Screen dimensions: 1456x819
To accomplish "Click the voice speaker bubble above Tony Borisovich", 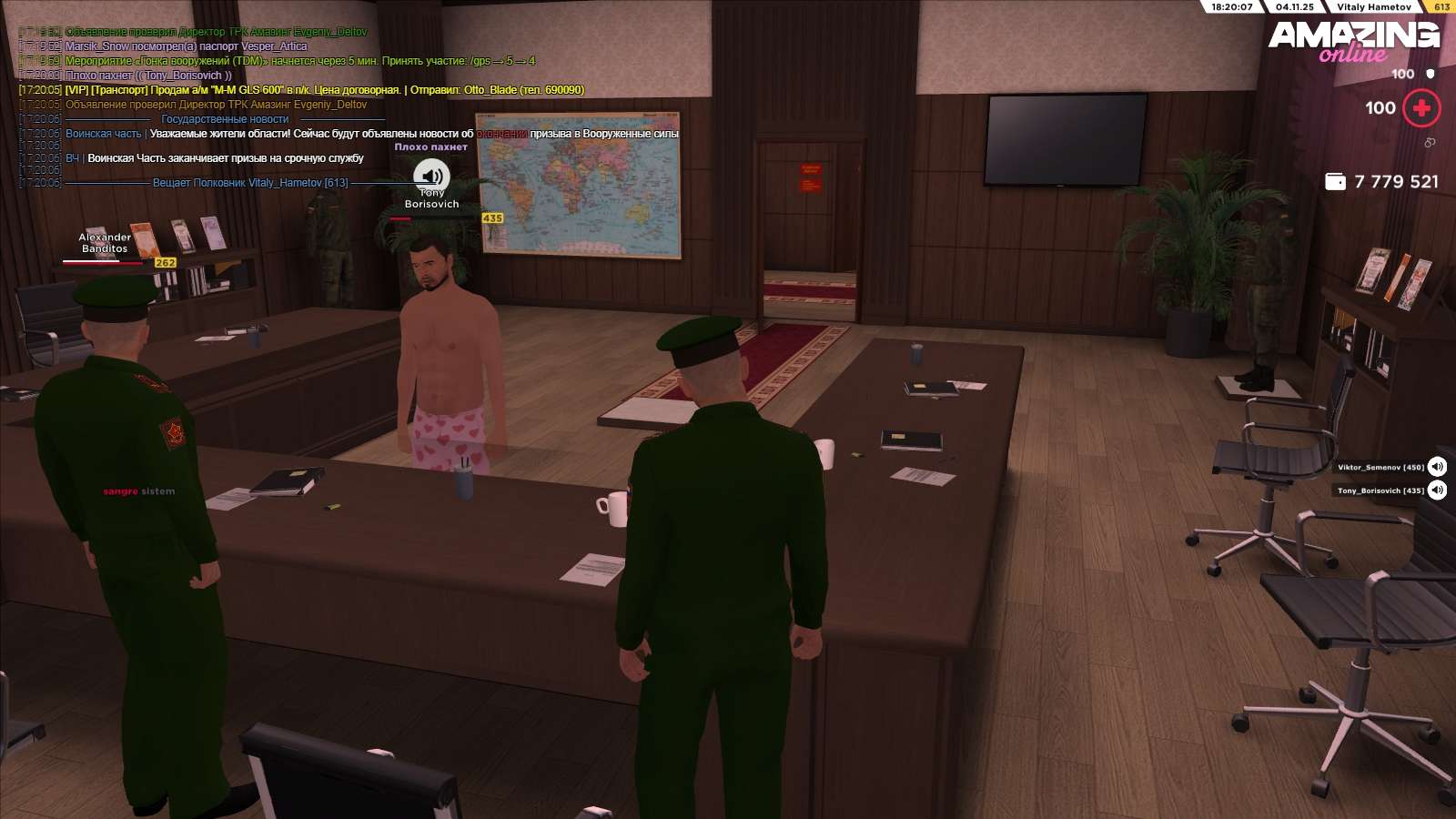I will 431,175.
